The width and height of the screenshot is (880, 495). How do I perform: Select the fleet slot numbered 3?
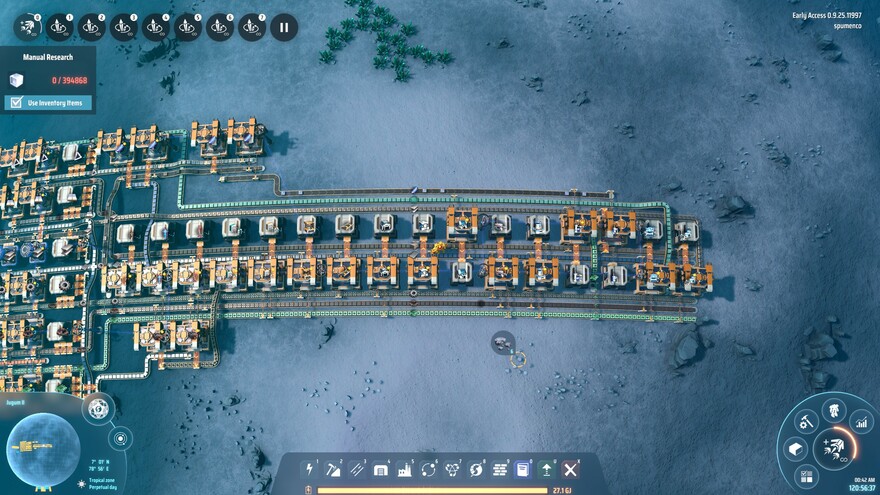[123, 27]
